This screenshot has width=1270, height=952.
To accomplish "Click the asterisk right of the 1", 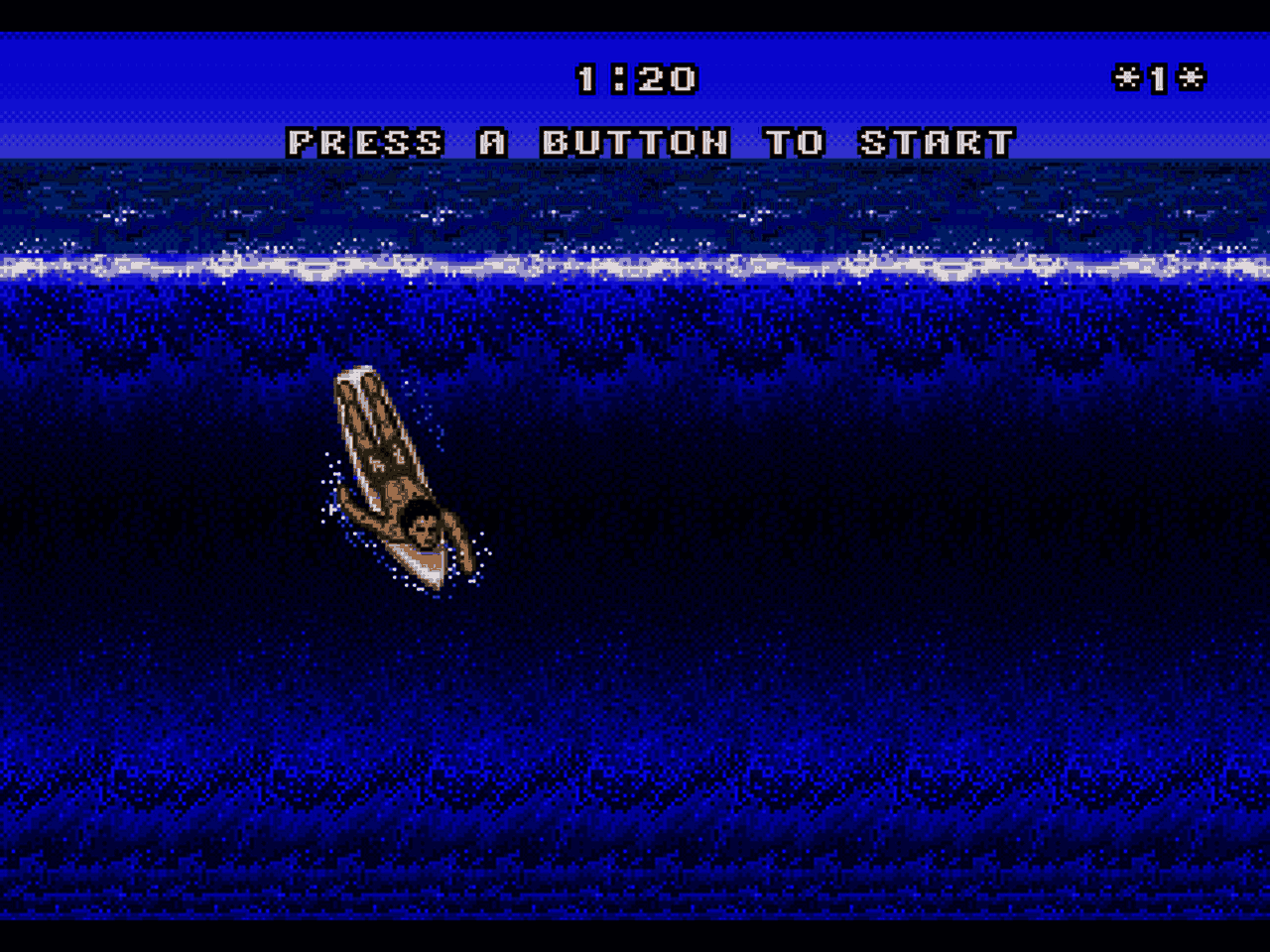I will (1191, 77).
